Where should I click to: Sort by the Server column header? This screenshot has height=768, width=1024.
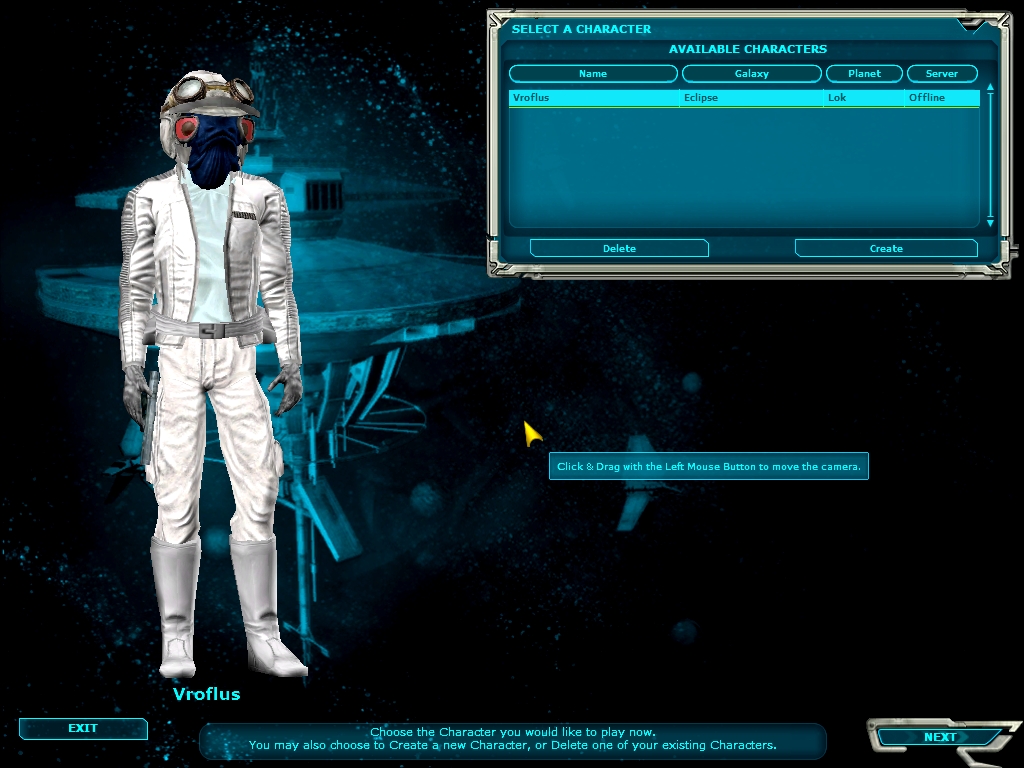(x=941, y=74)
